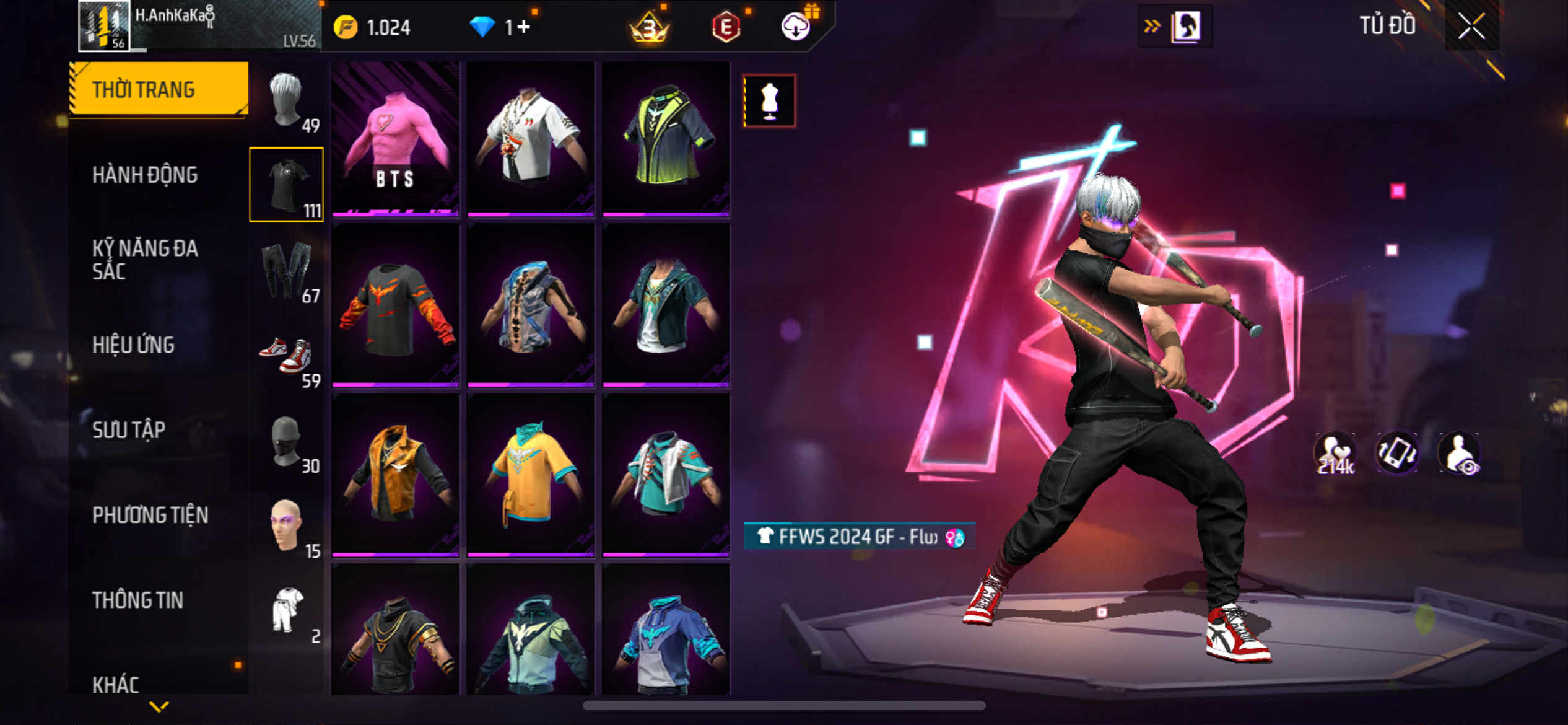The image size is (1568, 725).
Task: Select the face category with 15 items
Action: [286, 527]
